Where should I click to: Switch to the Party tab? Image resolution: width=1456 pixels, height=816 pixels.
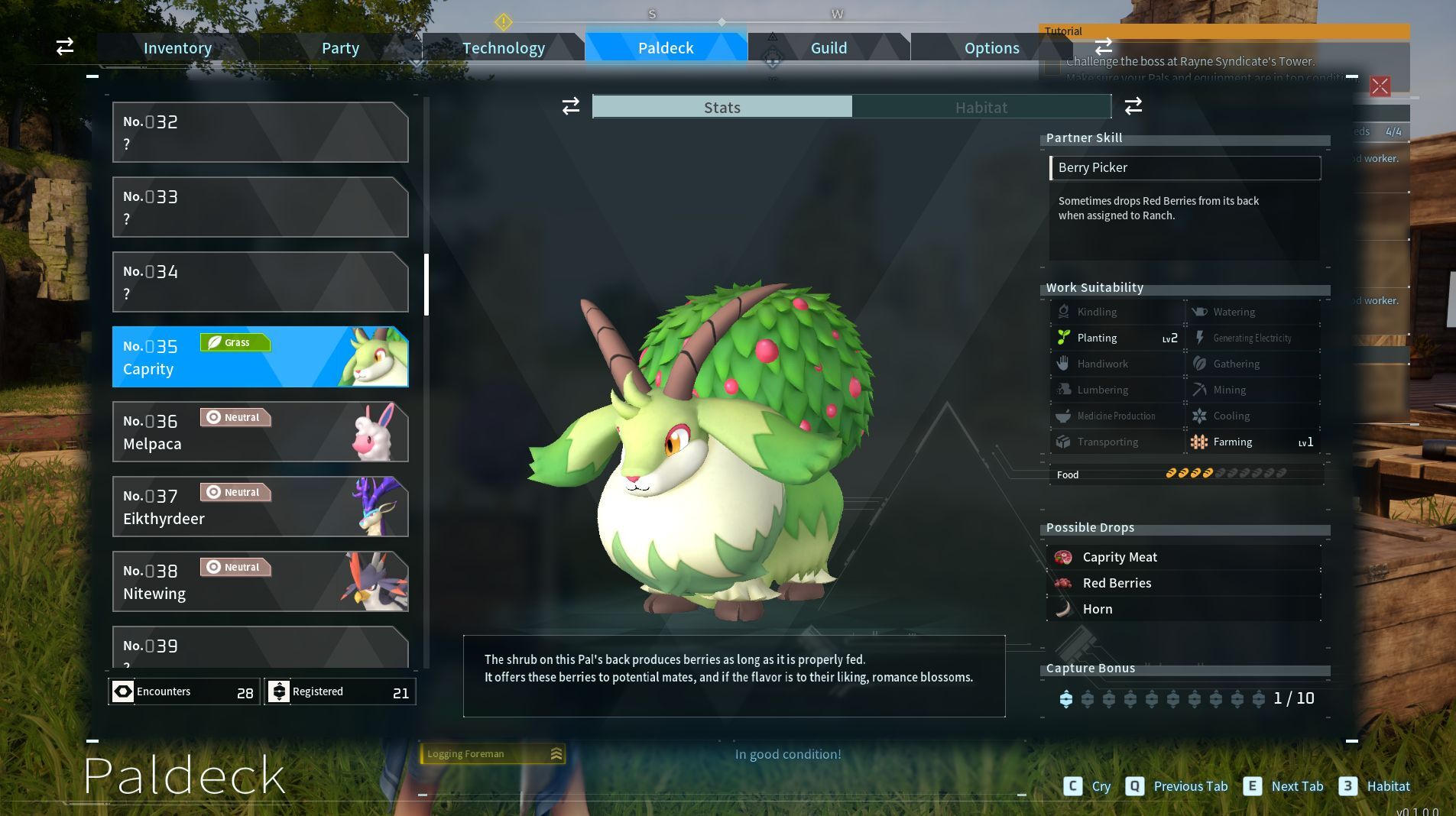(x=340, y=48)
